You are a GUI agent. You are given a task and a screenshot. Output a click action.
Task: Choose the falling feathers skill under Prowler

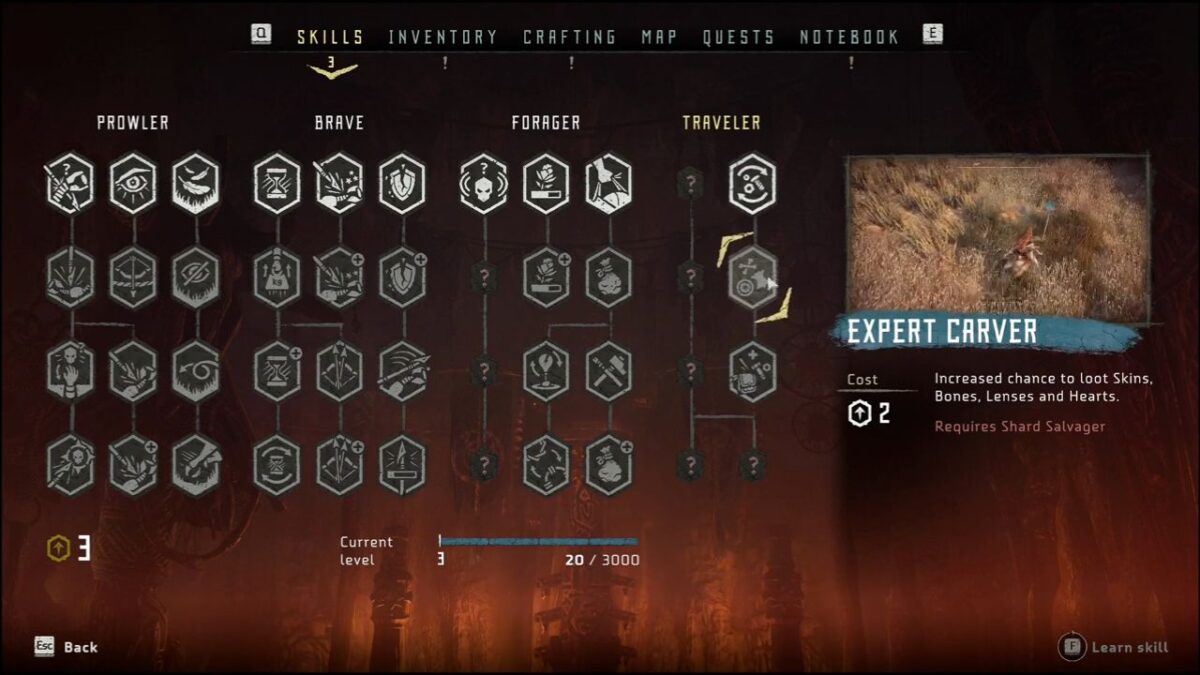[196, 183]
